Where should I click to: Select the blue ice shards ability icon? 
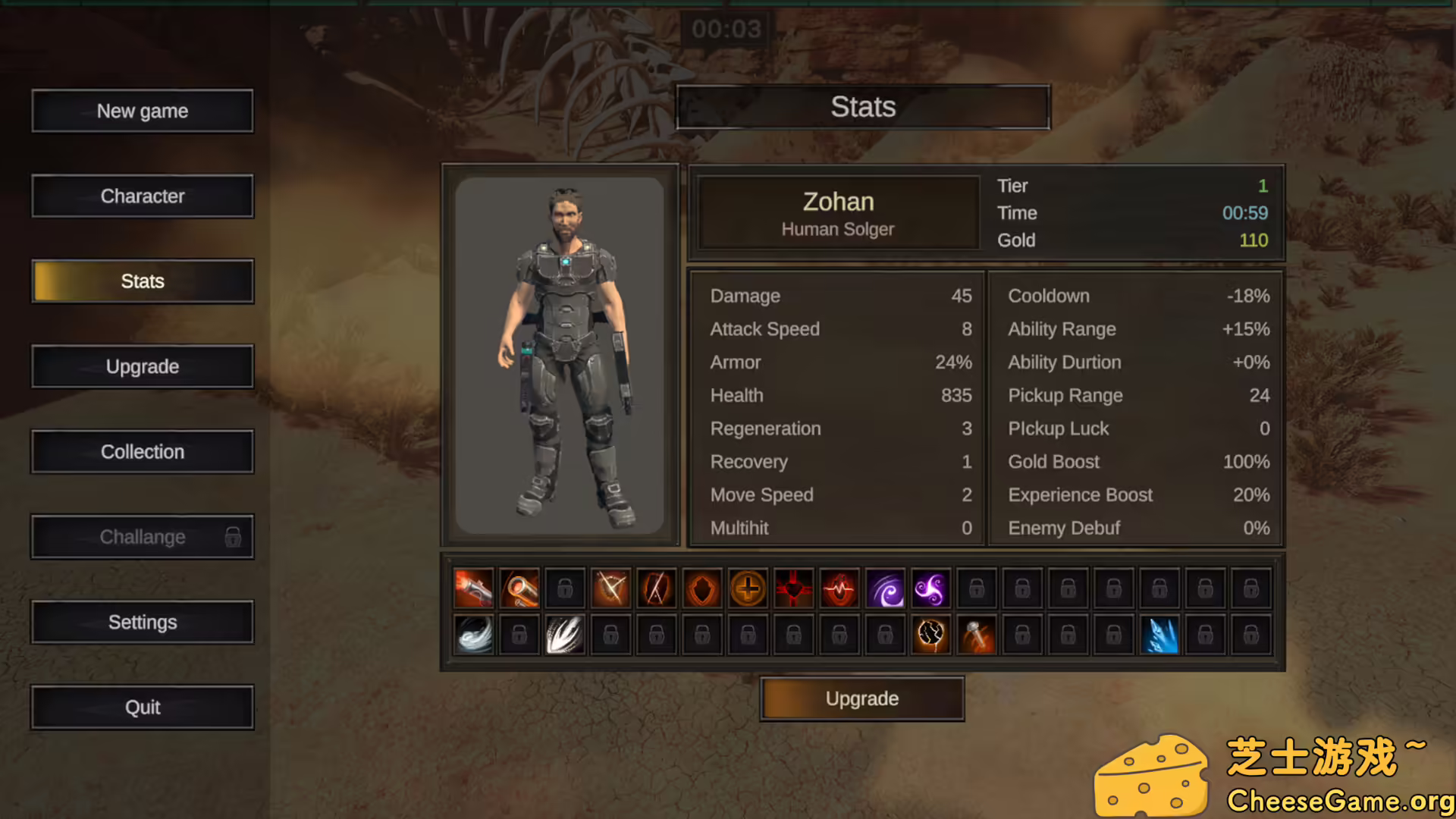coord(1160,635)
